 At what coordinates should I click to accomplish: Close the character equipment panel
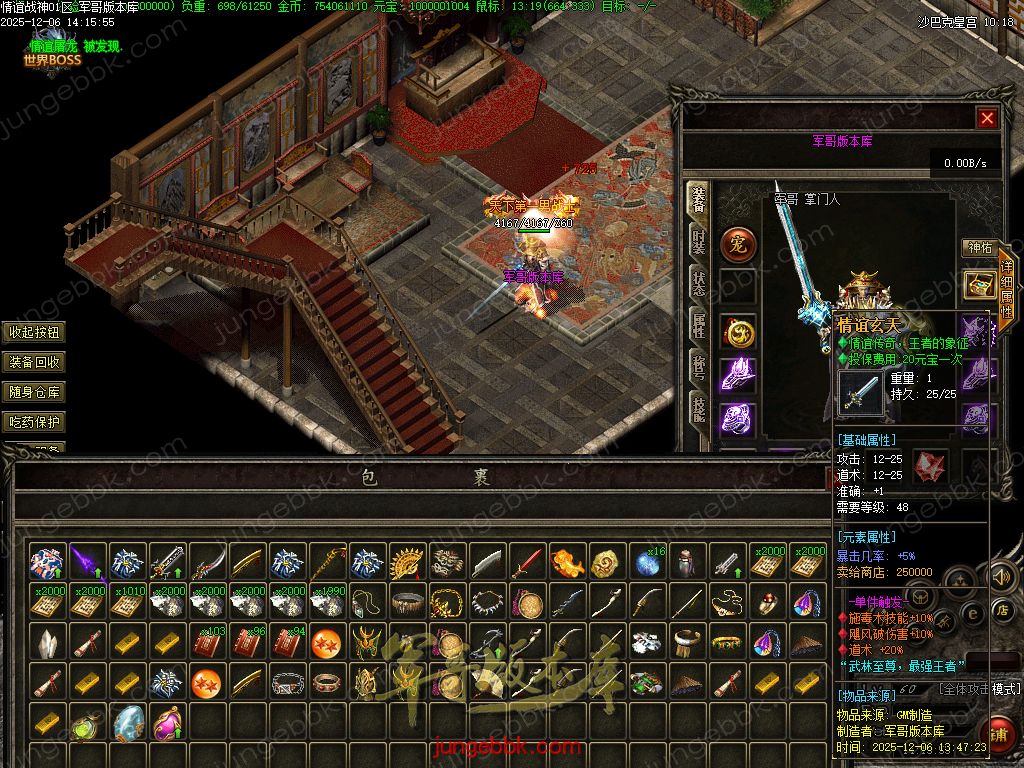[x=987, y=119]
